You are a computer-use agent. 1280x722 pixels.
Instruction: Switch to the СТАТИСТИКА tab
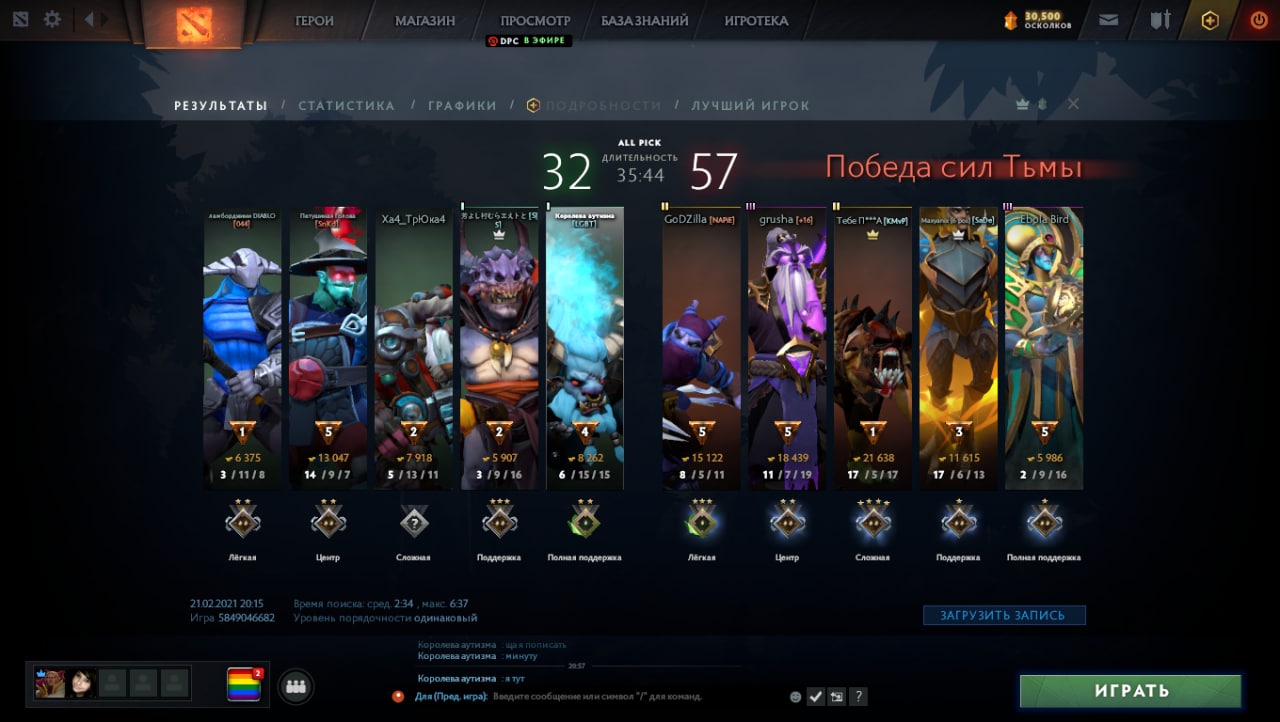346,105
